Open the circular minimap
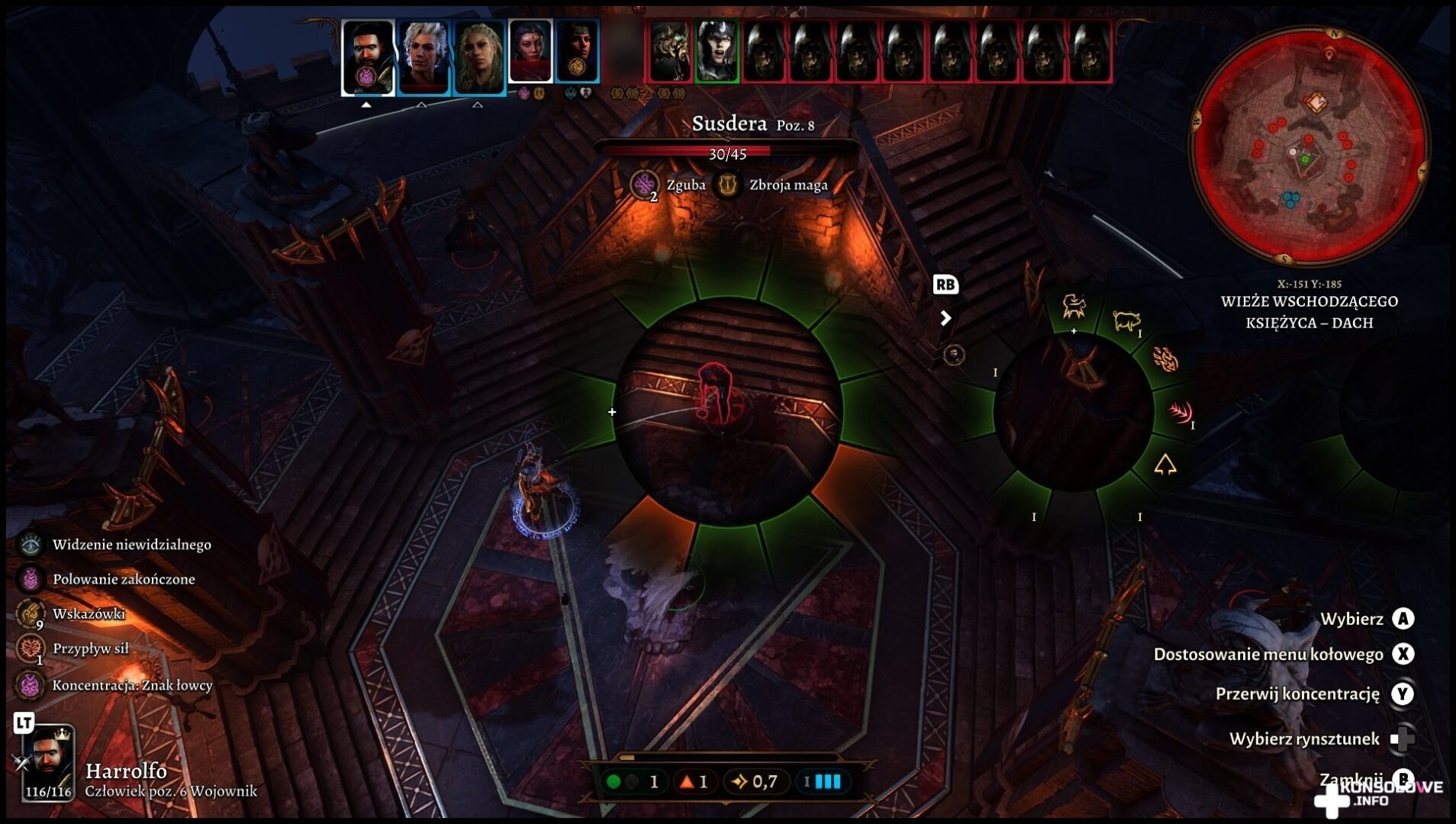 (1308, 146)
